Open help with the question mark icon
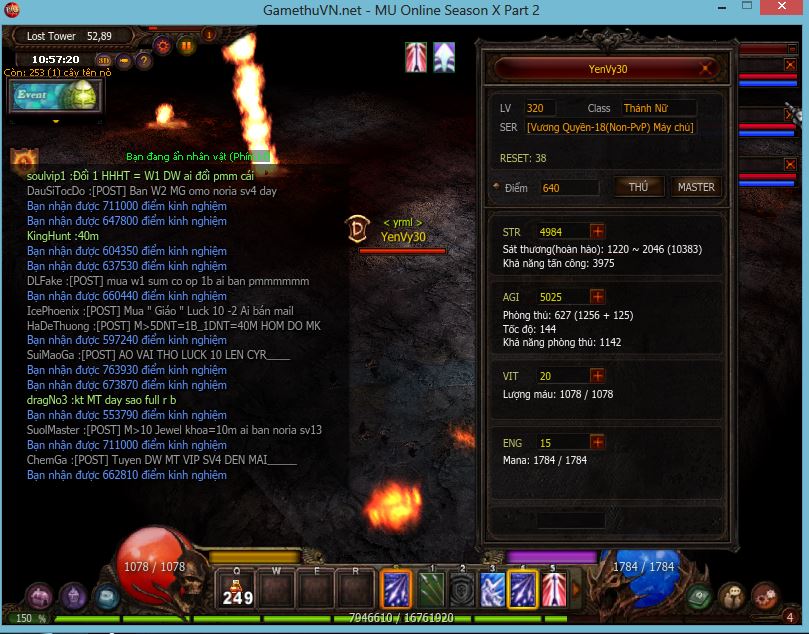Screen dimensions: 809x634 pyautogui.click(x=144, y=60)
